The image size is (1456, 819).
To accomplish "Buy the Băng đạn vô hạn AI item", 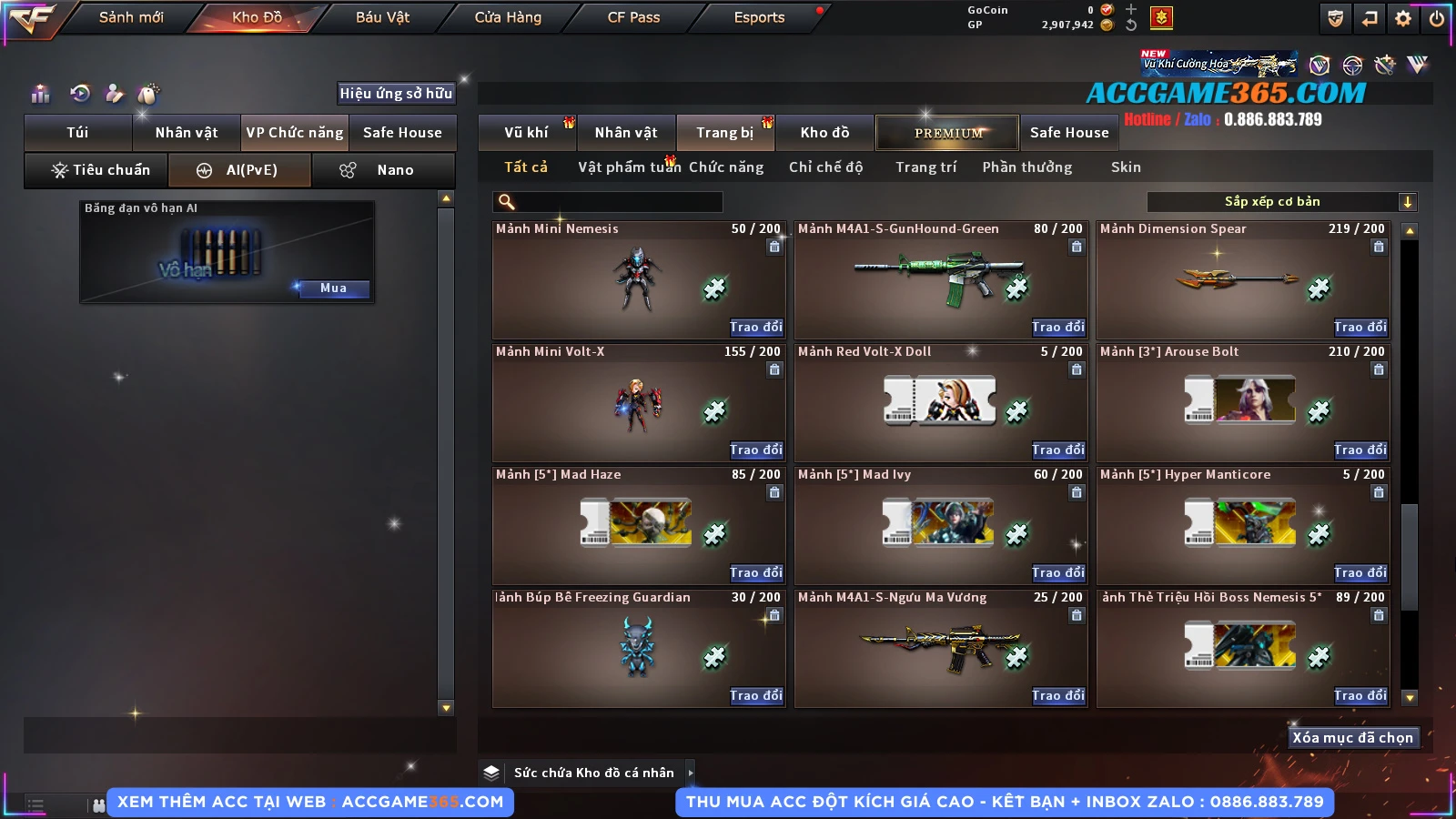I will (x=333, y=288).
